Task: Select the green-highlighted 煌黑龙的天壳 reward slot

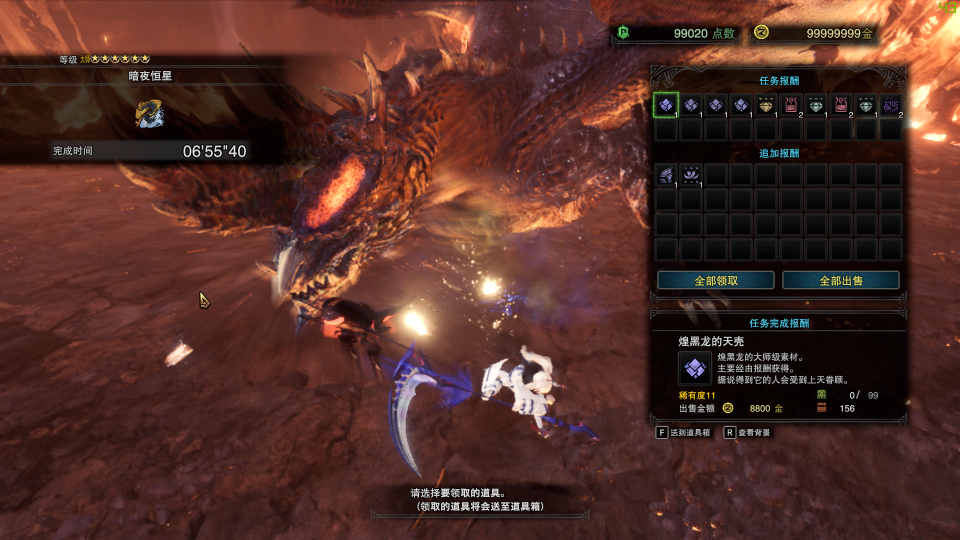Action: [666, 104]
